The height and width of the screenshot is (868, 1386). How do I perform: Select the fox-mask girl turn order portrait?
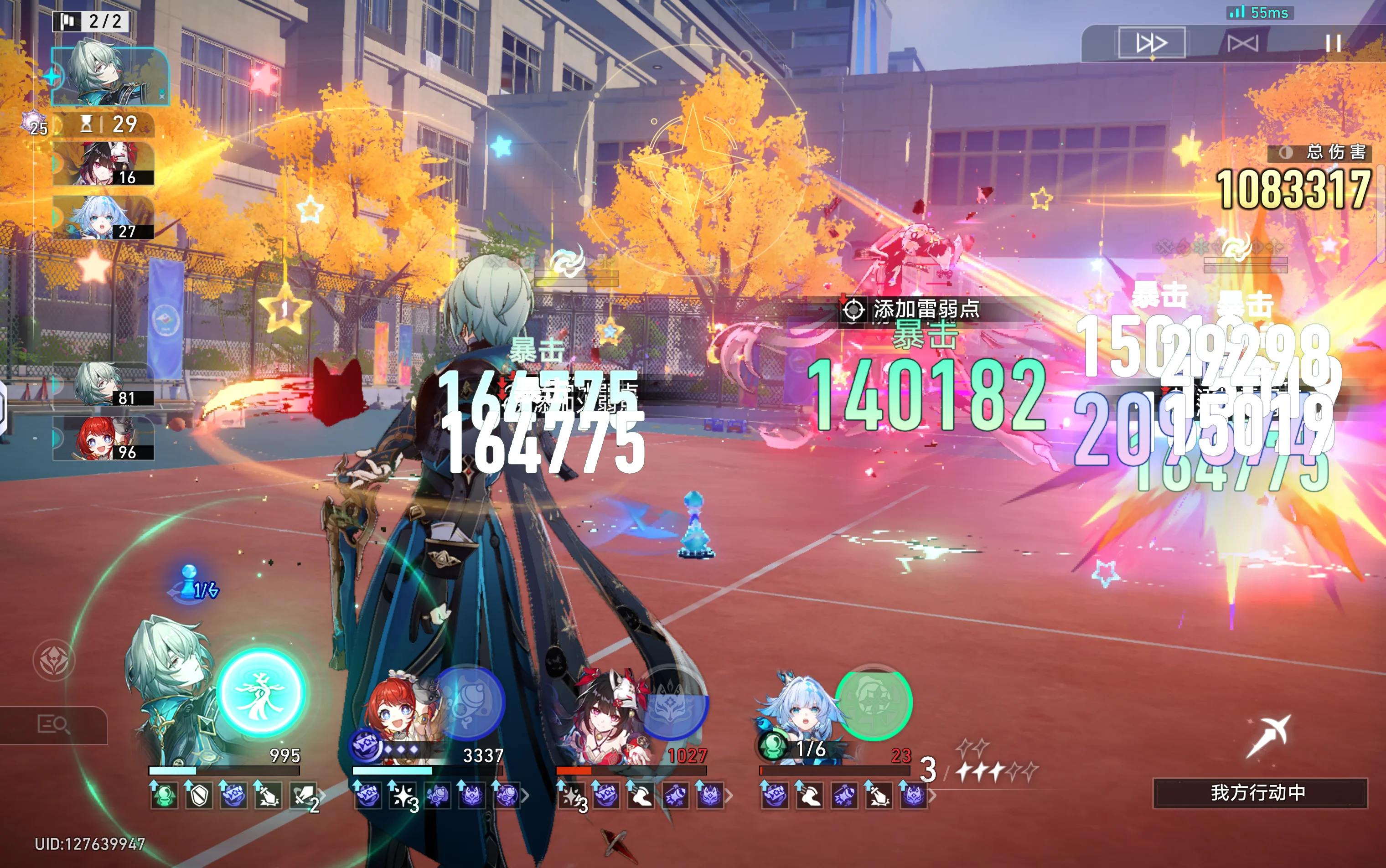click(103, 164)
